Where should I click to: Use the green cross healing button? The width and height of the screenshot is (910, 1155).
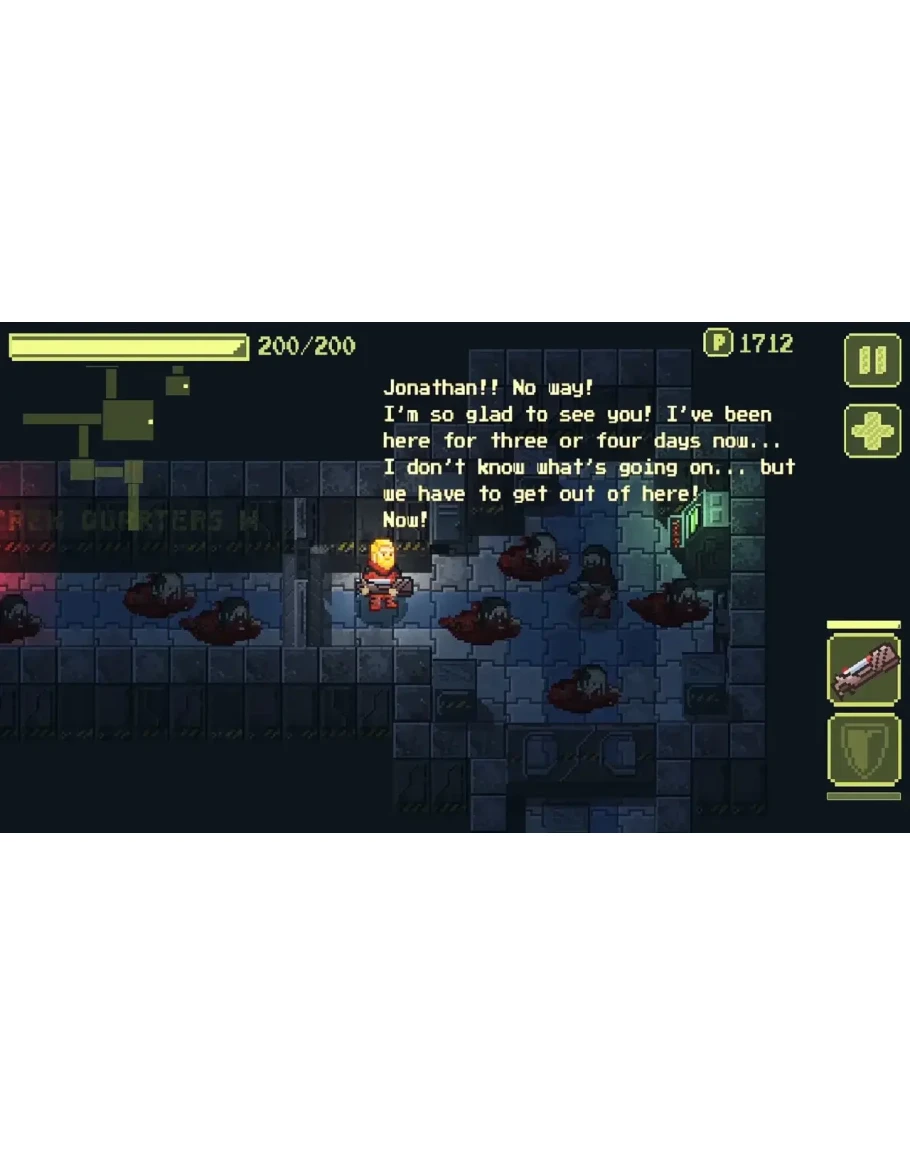(x=872, y=431)
